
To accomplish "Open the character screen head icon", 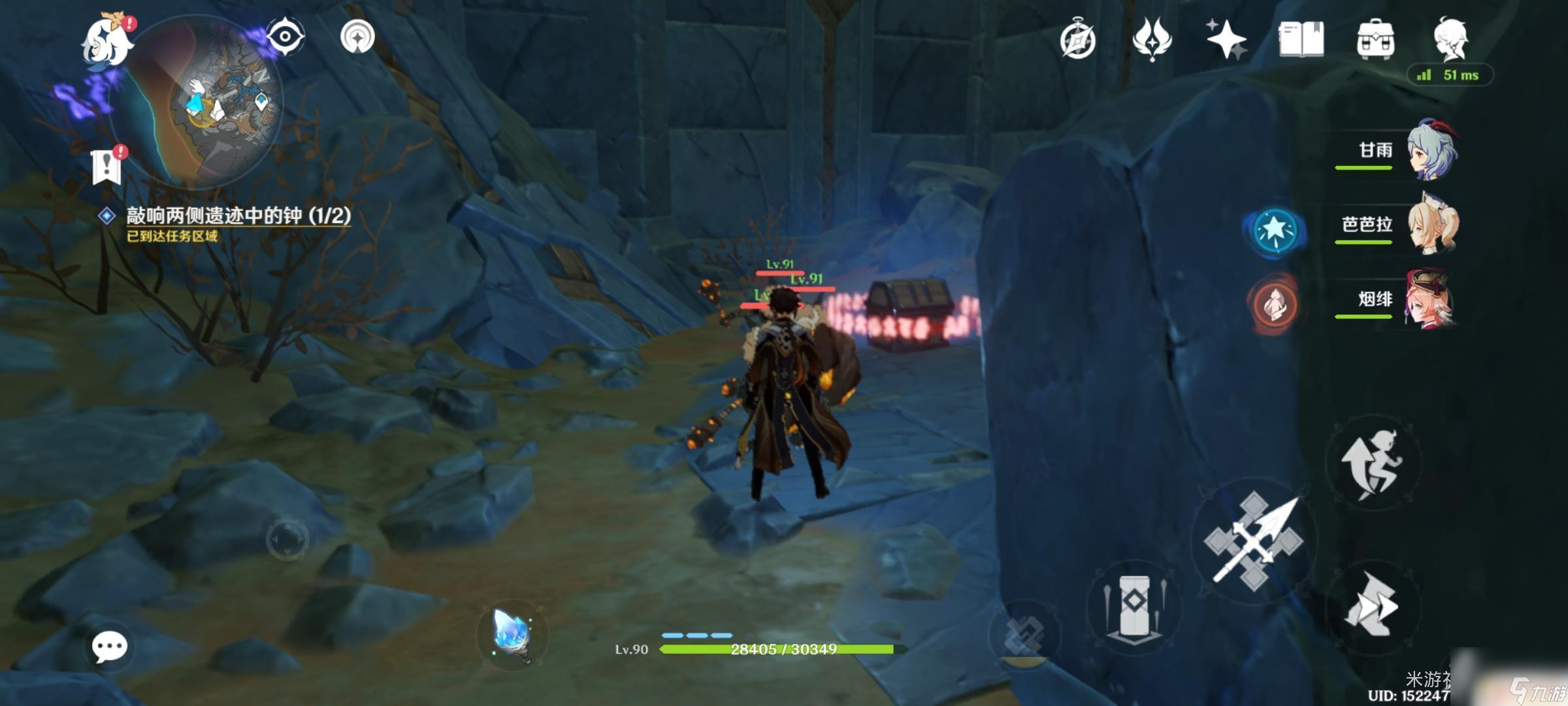I will click(1450, 38).
